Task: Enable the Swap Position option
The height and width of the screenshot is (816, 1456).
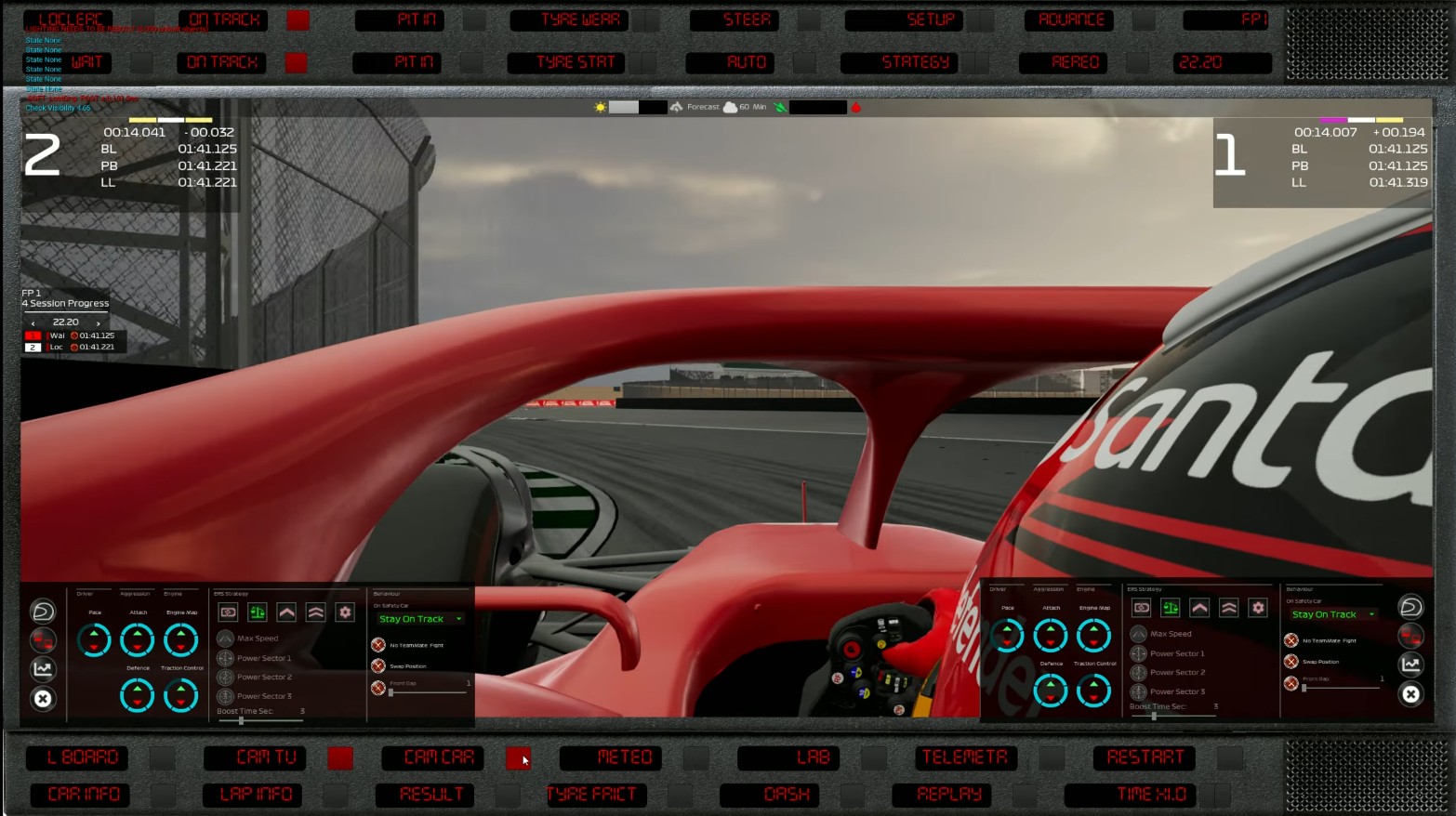Action: pyautogui.click(x=377, y=665)
